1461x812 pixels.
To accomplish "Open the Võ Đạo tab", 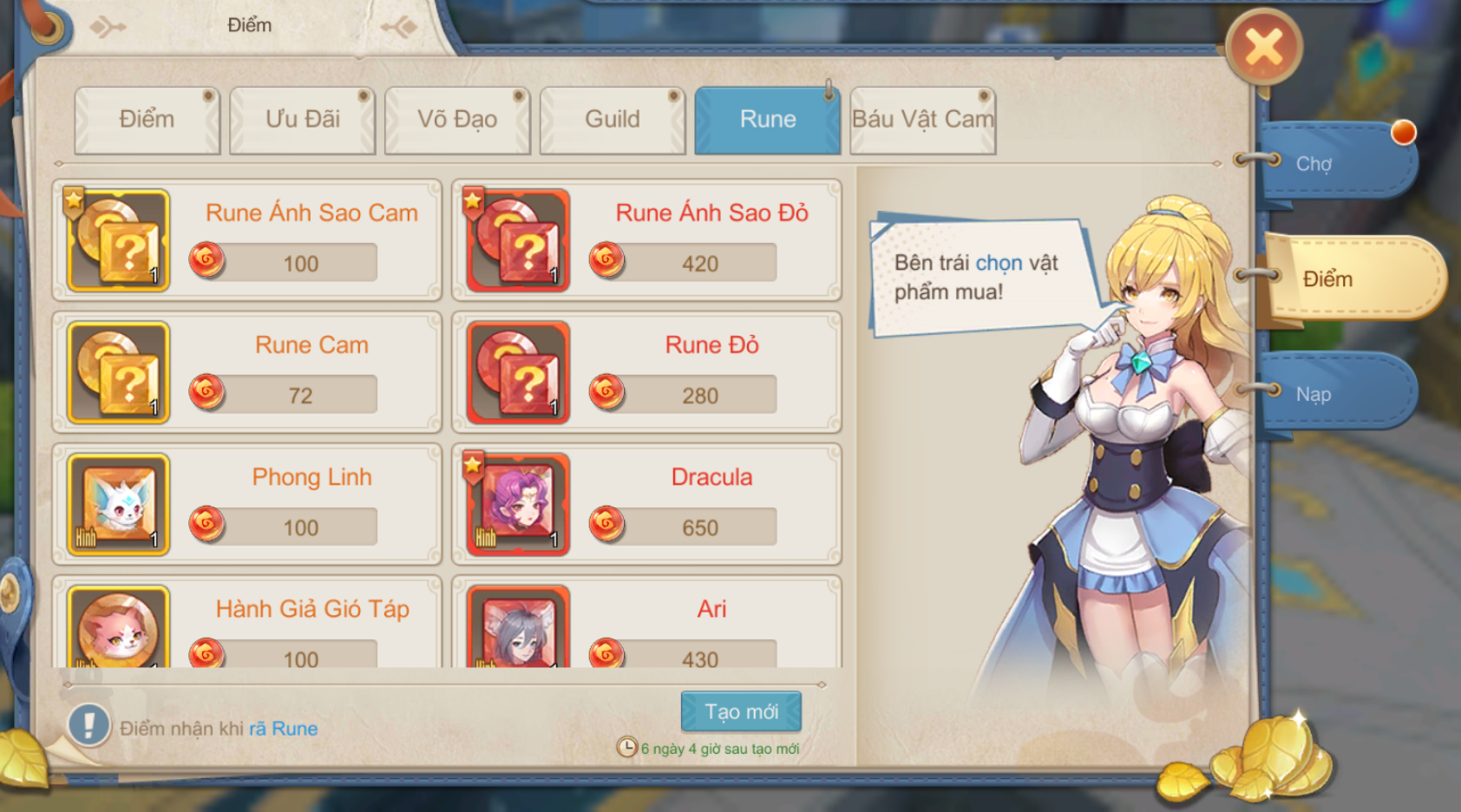I will (457, 120).
